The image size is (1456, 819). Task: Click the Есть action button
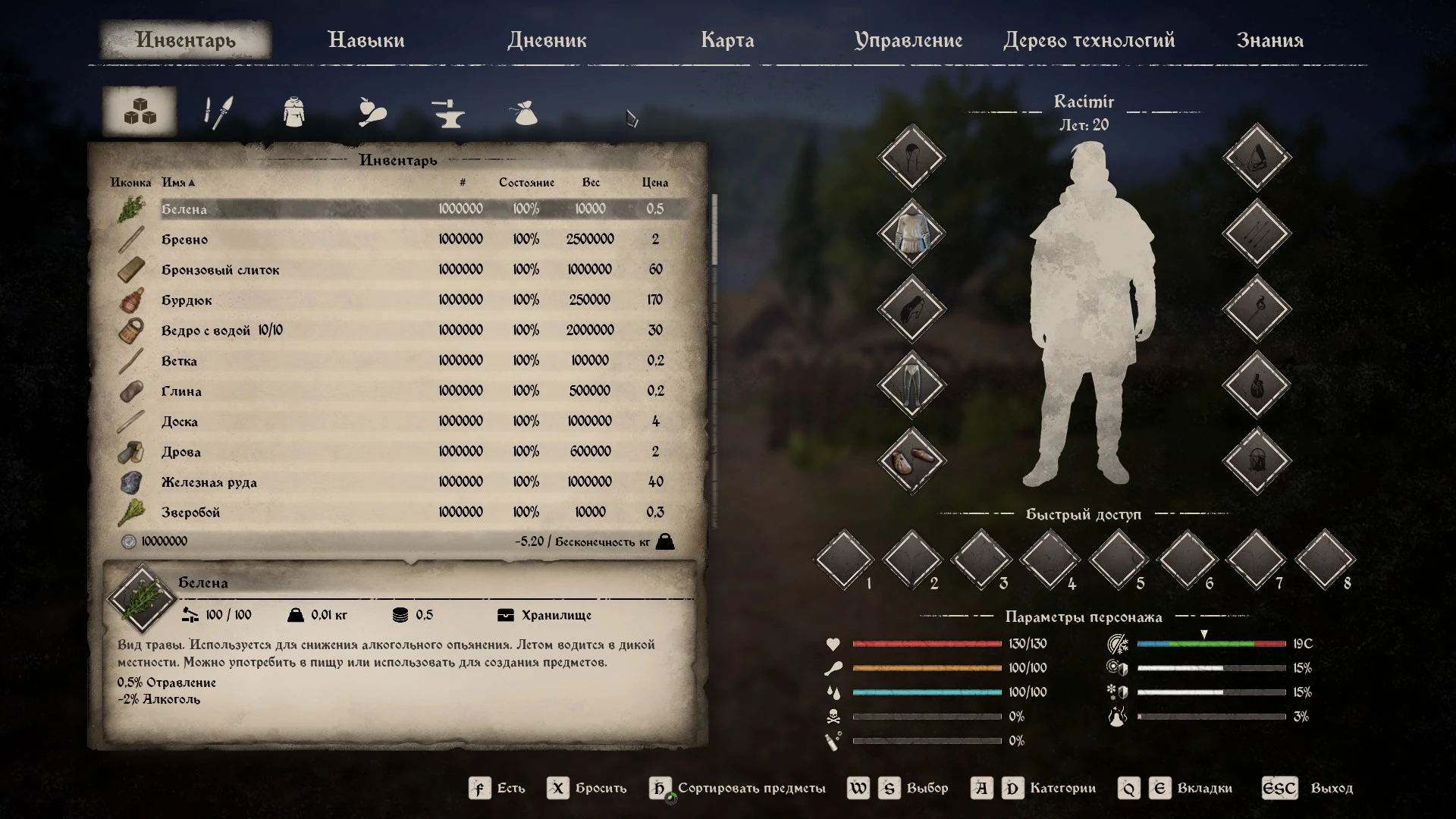point(497,788)
